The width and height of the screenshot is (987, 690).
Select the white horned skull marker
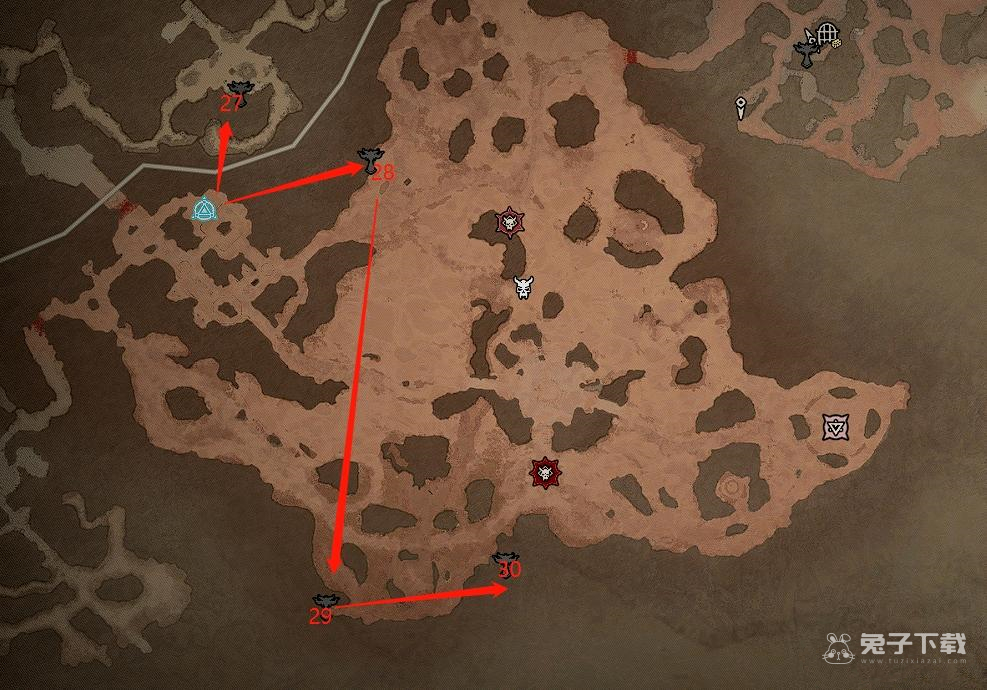click(523, 288)
